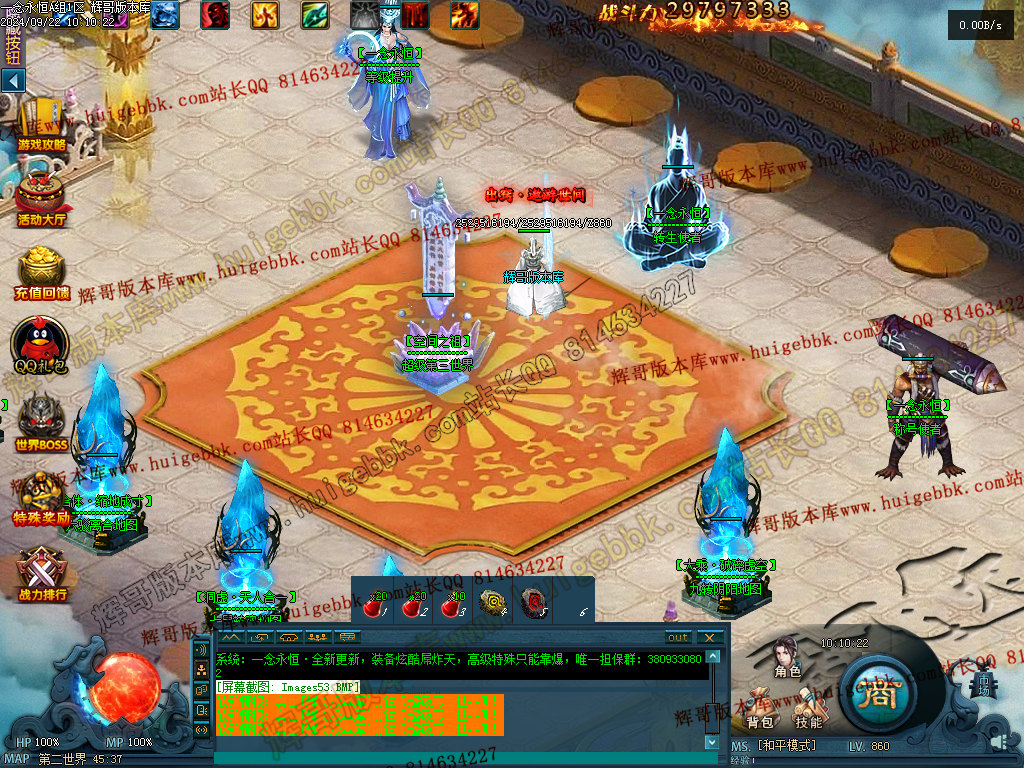The width and height of the screenshot is (1024, 768).
Task: Select the blue dragon skill icon
Action: (x=165, y=13)
